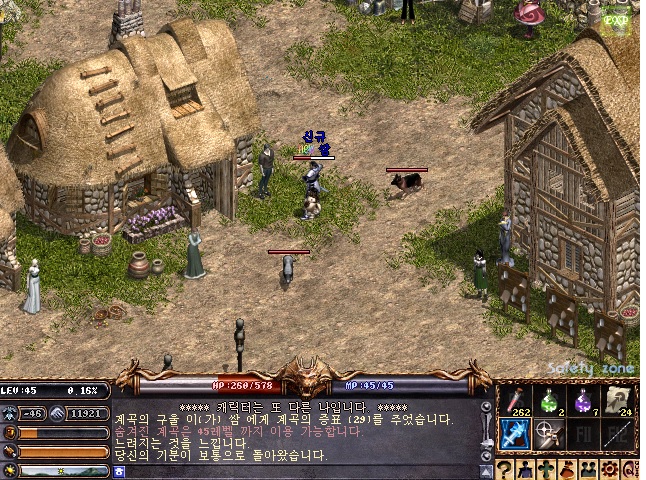Open the help question mark menu
Screen dimensions: 646x480
pos(505,469)
